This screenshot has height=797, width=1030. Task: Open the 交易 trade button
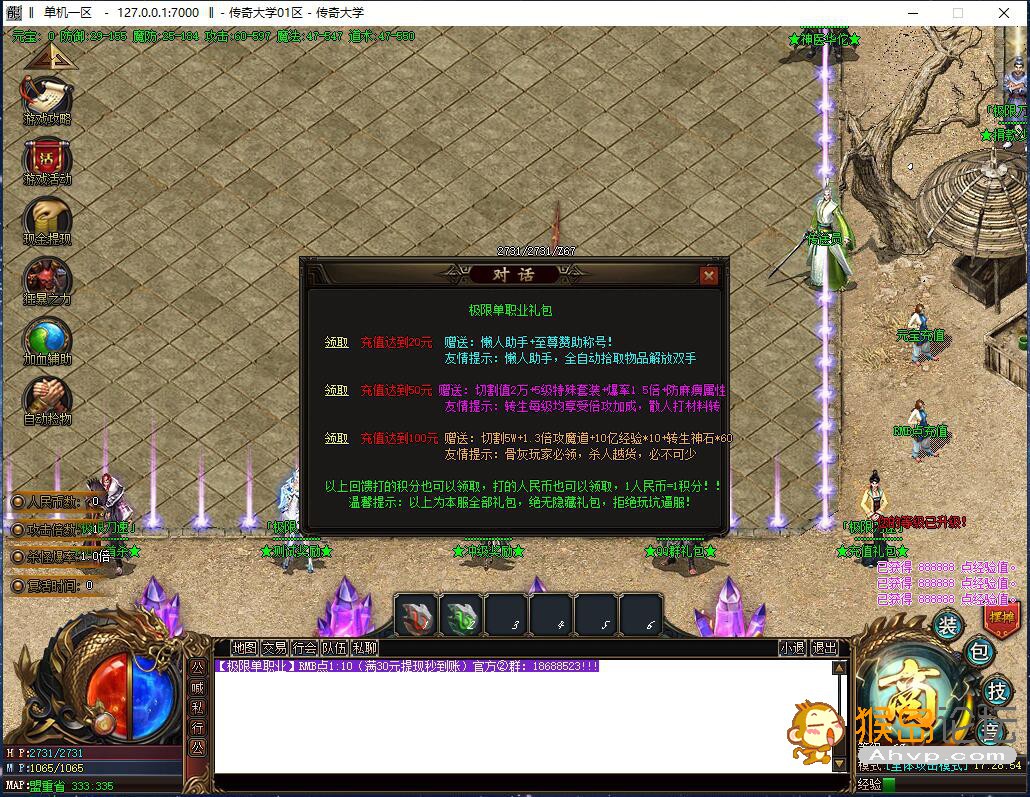[x=274, y=648]
